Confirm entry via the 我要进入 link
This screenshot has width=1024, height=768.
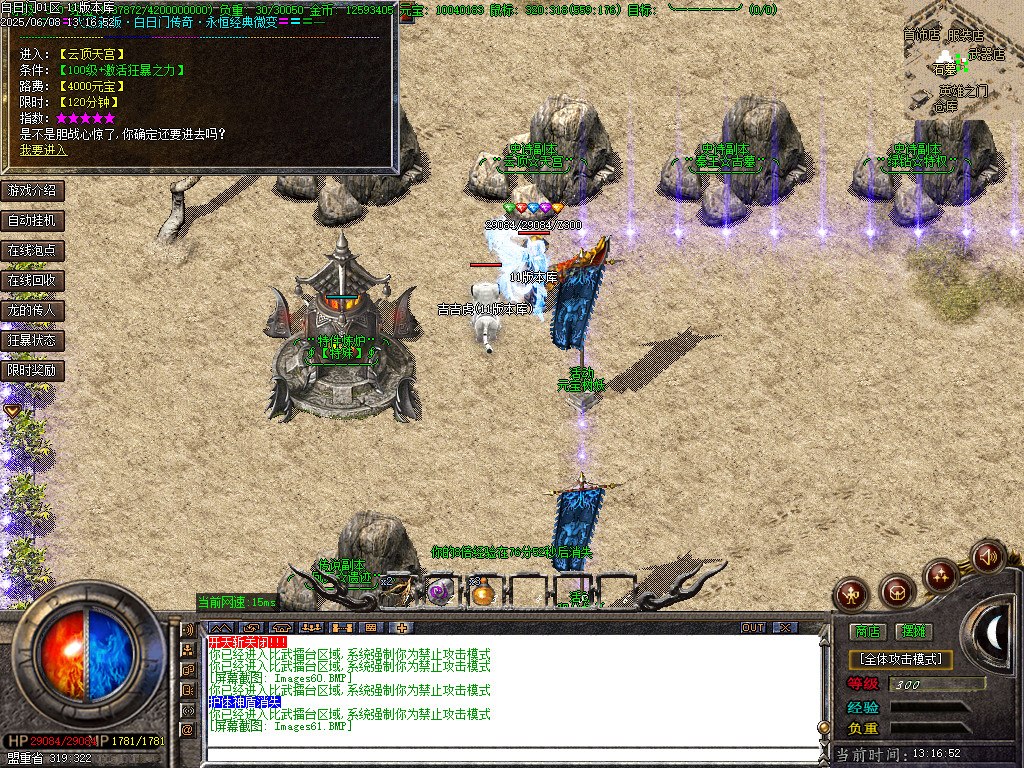click(x=43, y=150)
